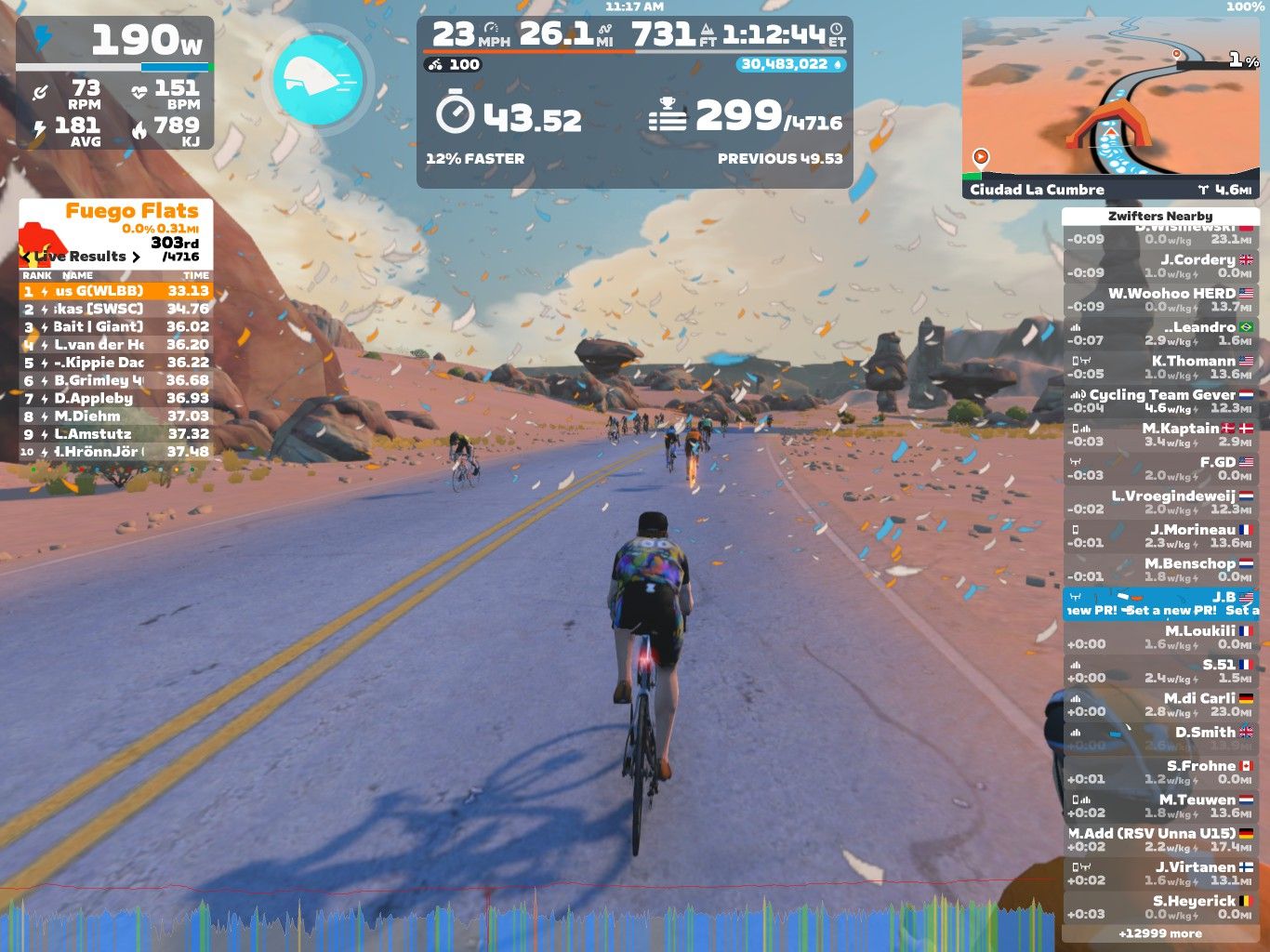Choose K.Thomann from the riders list
Screen dimensions: 1270x952
pyautogui.click(x=1159, y=367)
